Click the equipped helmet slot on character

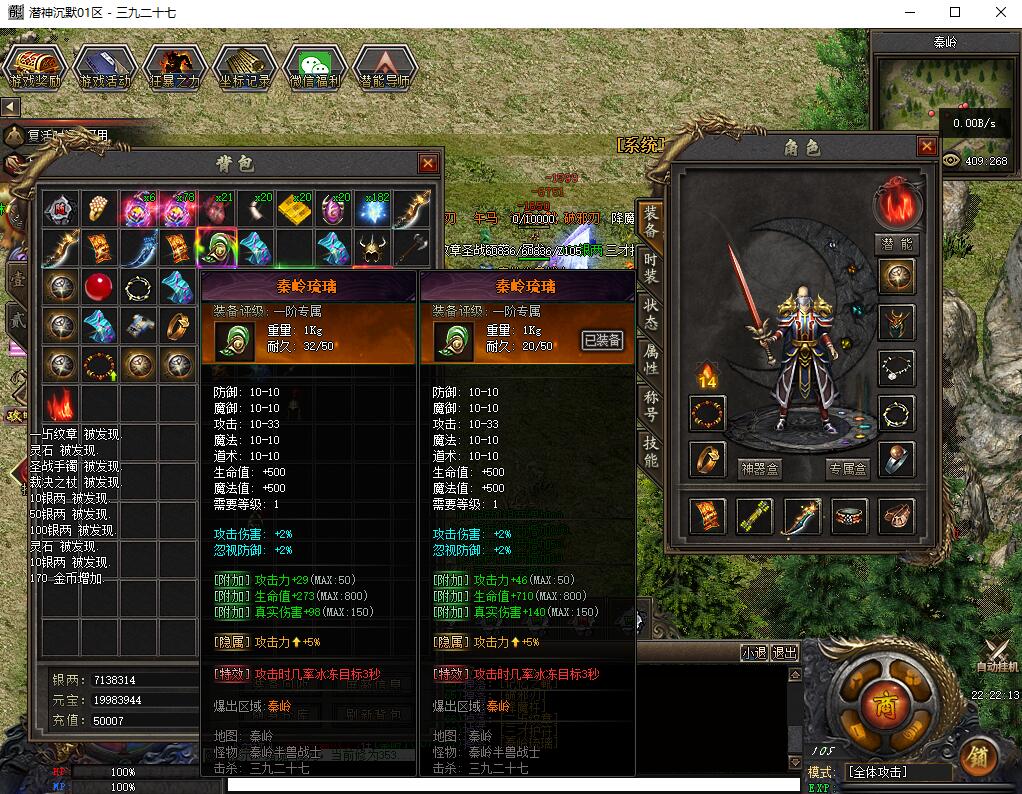pyautogui.click(x=897, y=323)
